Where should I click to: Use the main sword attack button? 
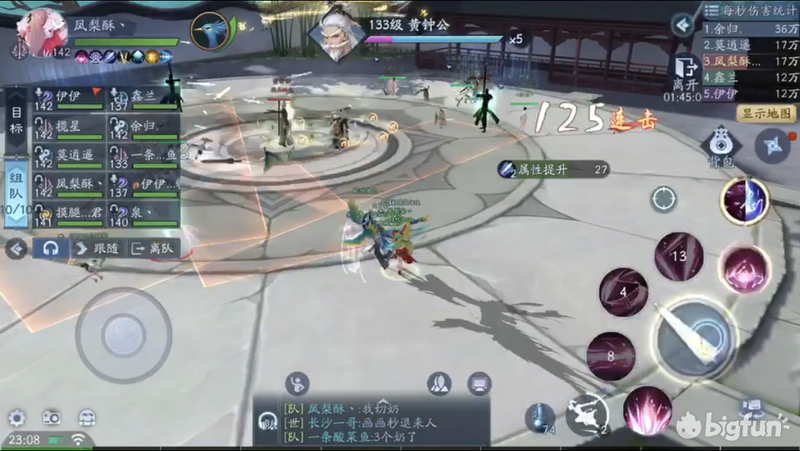click(x=695, y=338)
